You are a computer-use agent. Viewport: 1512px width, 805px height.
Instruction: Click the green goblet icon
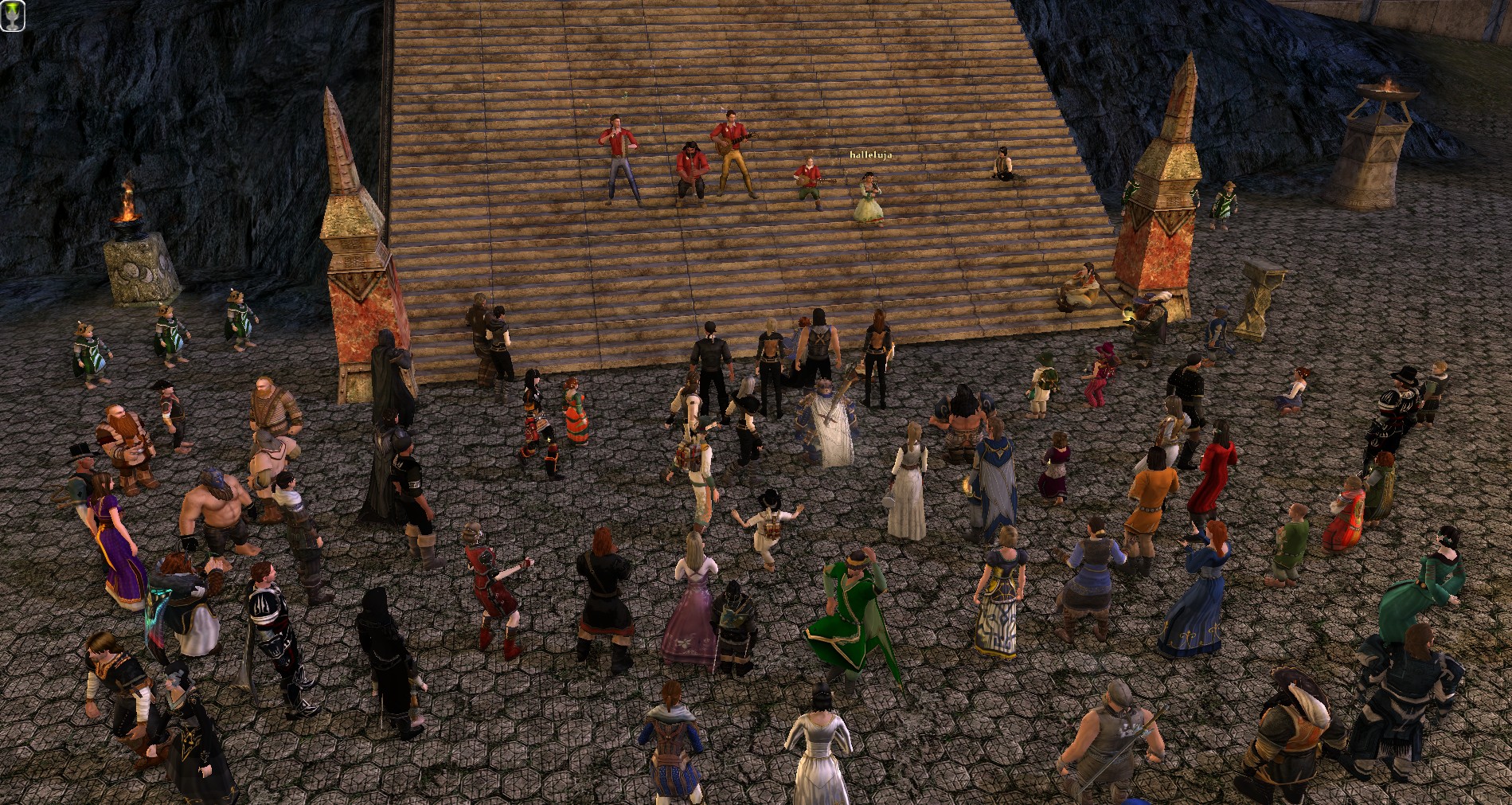click(x=12, y=15)
